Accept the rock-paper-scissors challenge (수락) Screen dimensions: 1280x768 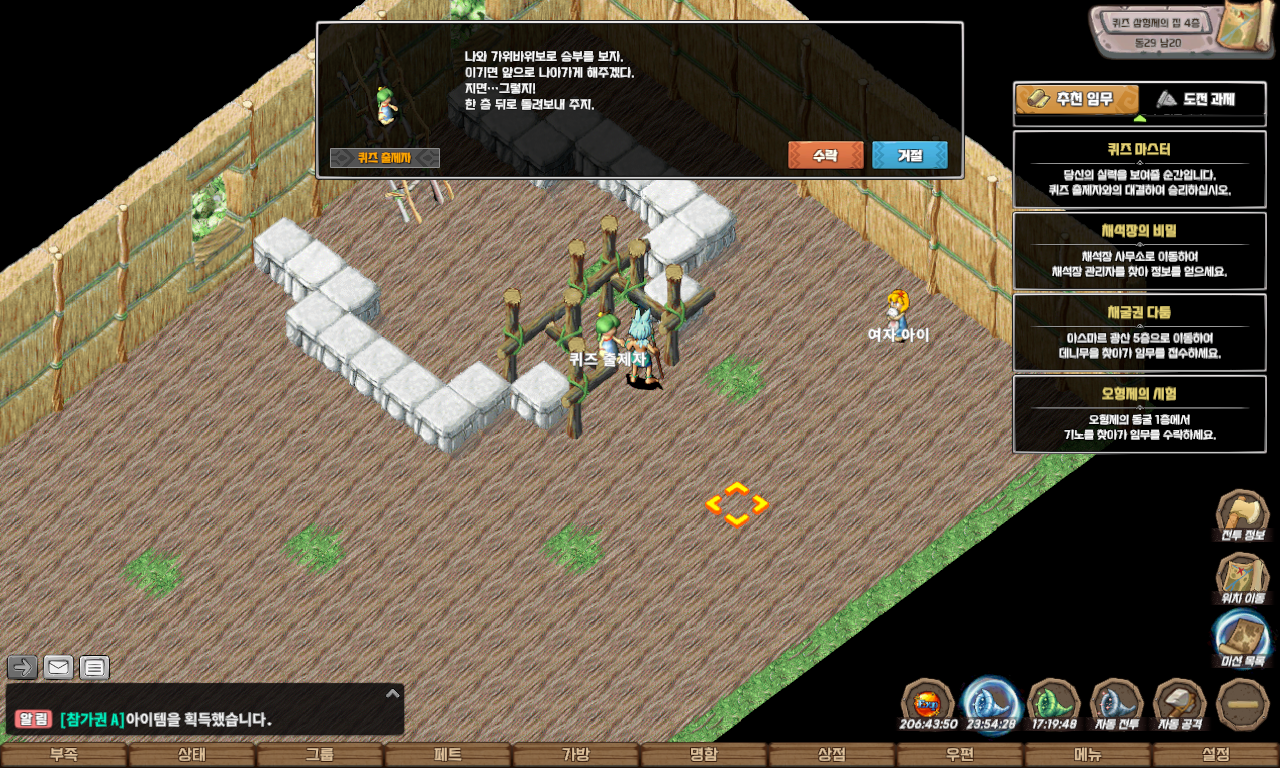pos(825,156)
